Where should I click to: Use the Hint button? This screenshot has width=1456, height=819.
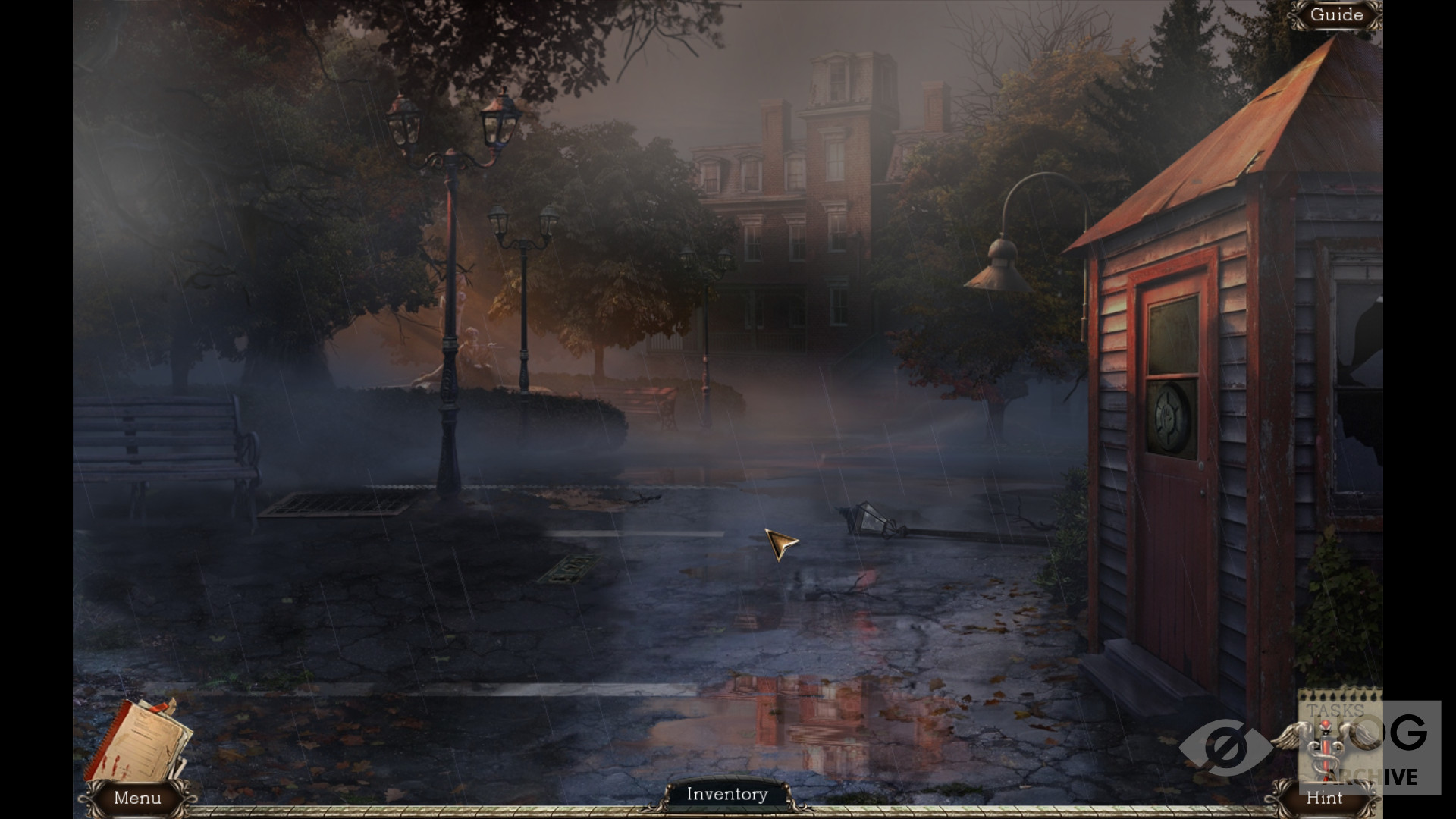pos(1324,798)
